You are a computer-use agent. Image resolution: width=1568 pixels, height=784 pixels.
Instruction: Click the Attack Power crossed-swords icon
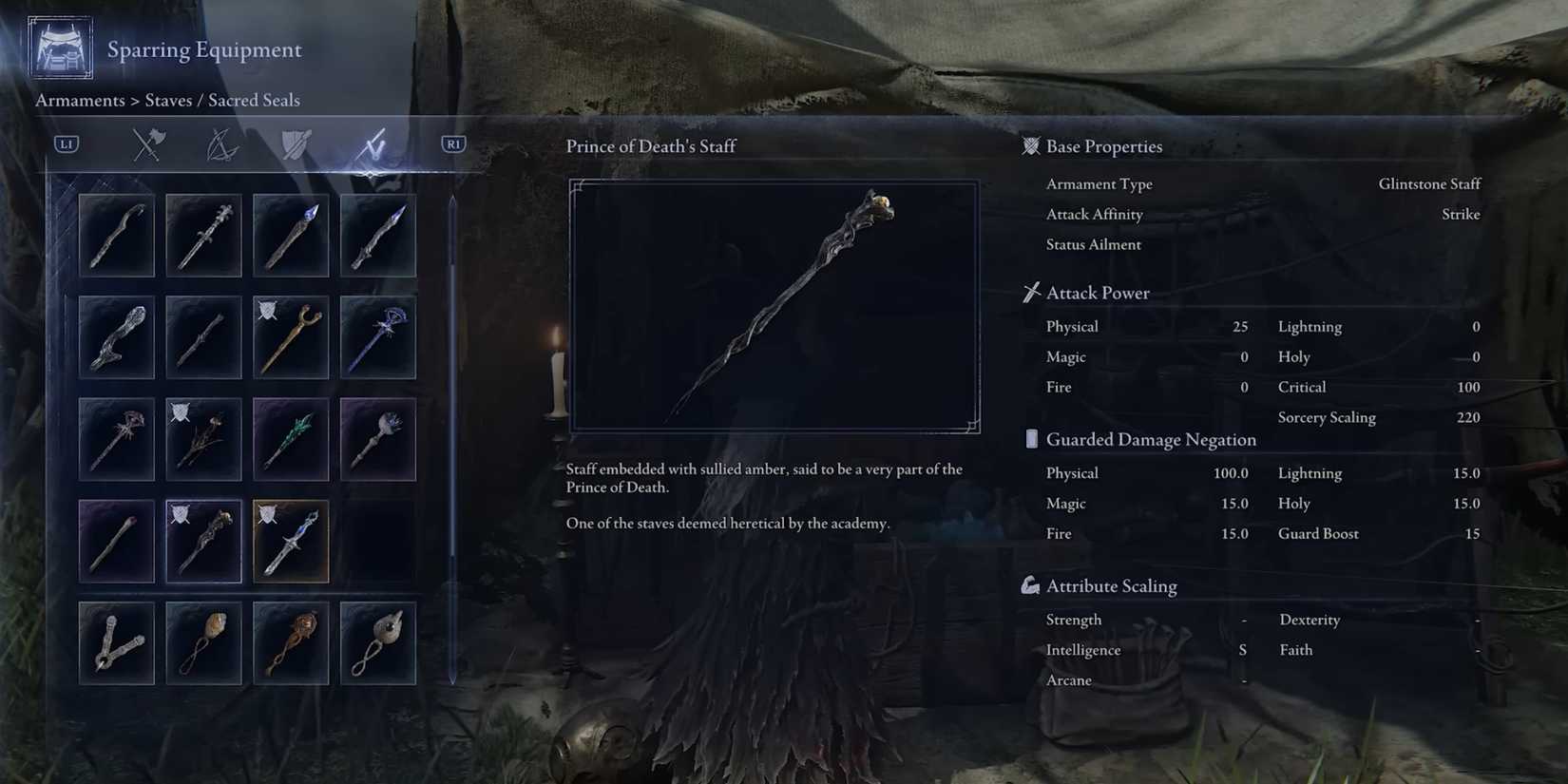1030,293
